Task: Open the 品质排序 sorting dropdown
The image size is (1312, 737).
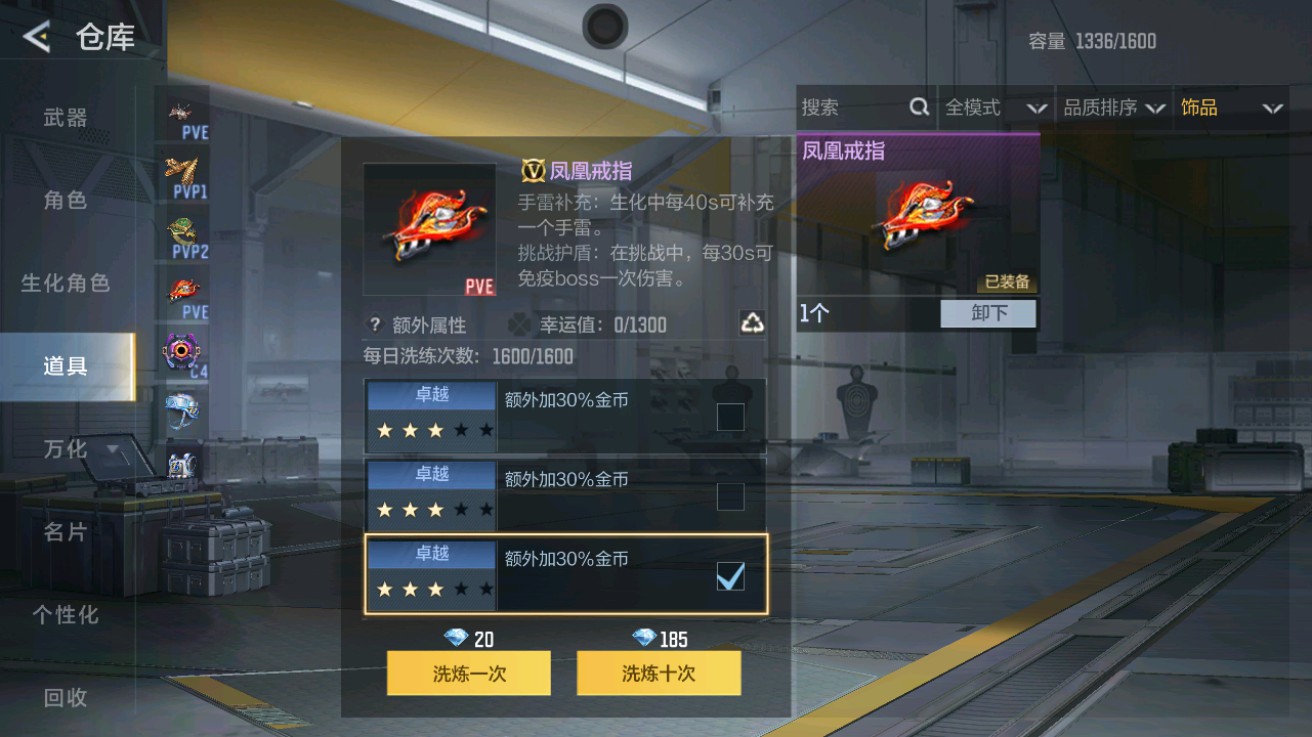Action: [1105, 107]
